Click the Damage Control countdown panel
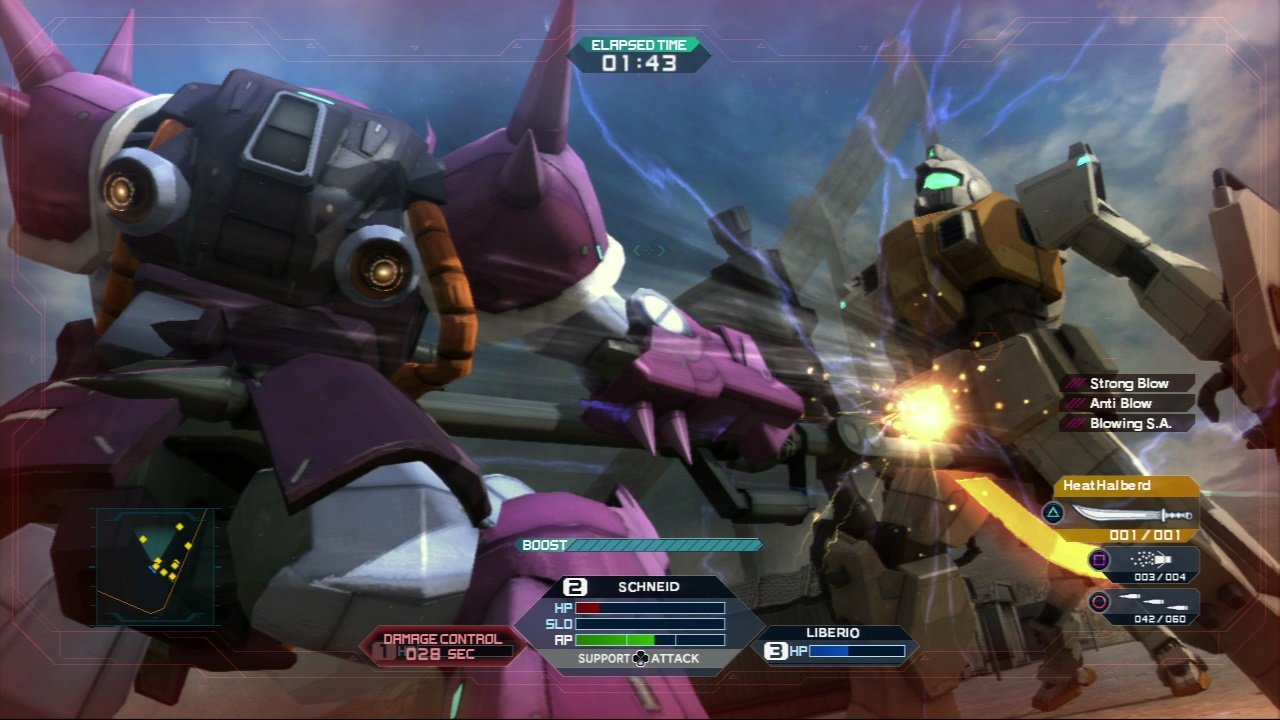1280x720 pixels. [x=442, y=646]
